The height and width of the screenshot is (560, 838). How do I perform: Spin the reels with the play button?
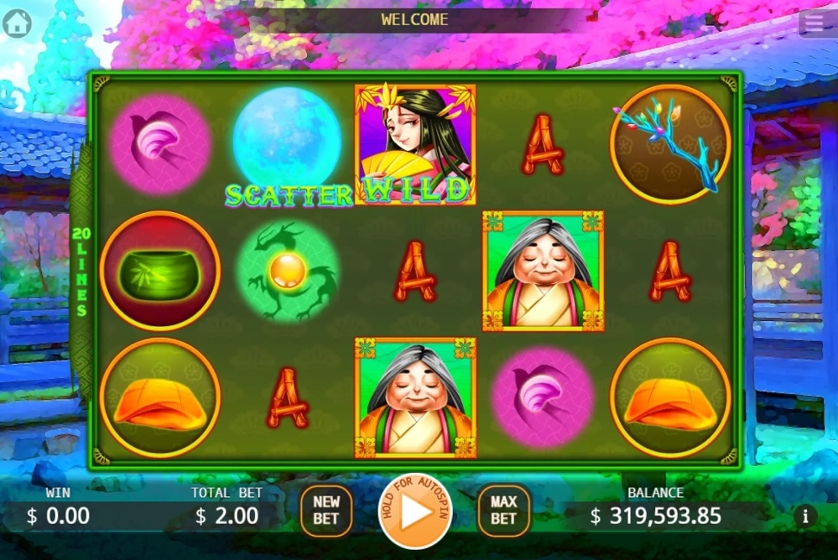tap(415, 510)
